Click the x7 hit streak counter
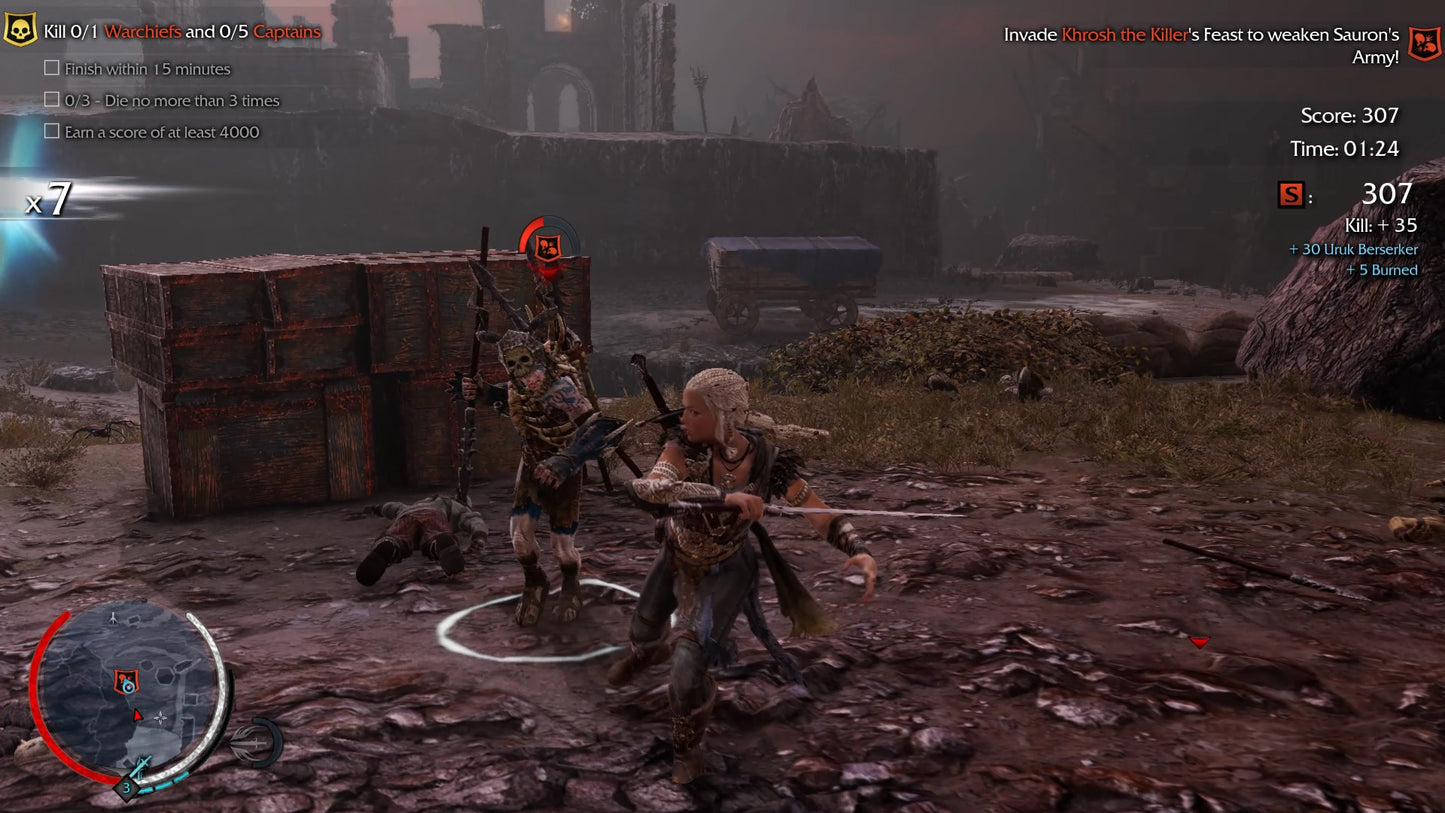 [50, 197]
